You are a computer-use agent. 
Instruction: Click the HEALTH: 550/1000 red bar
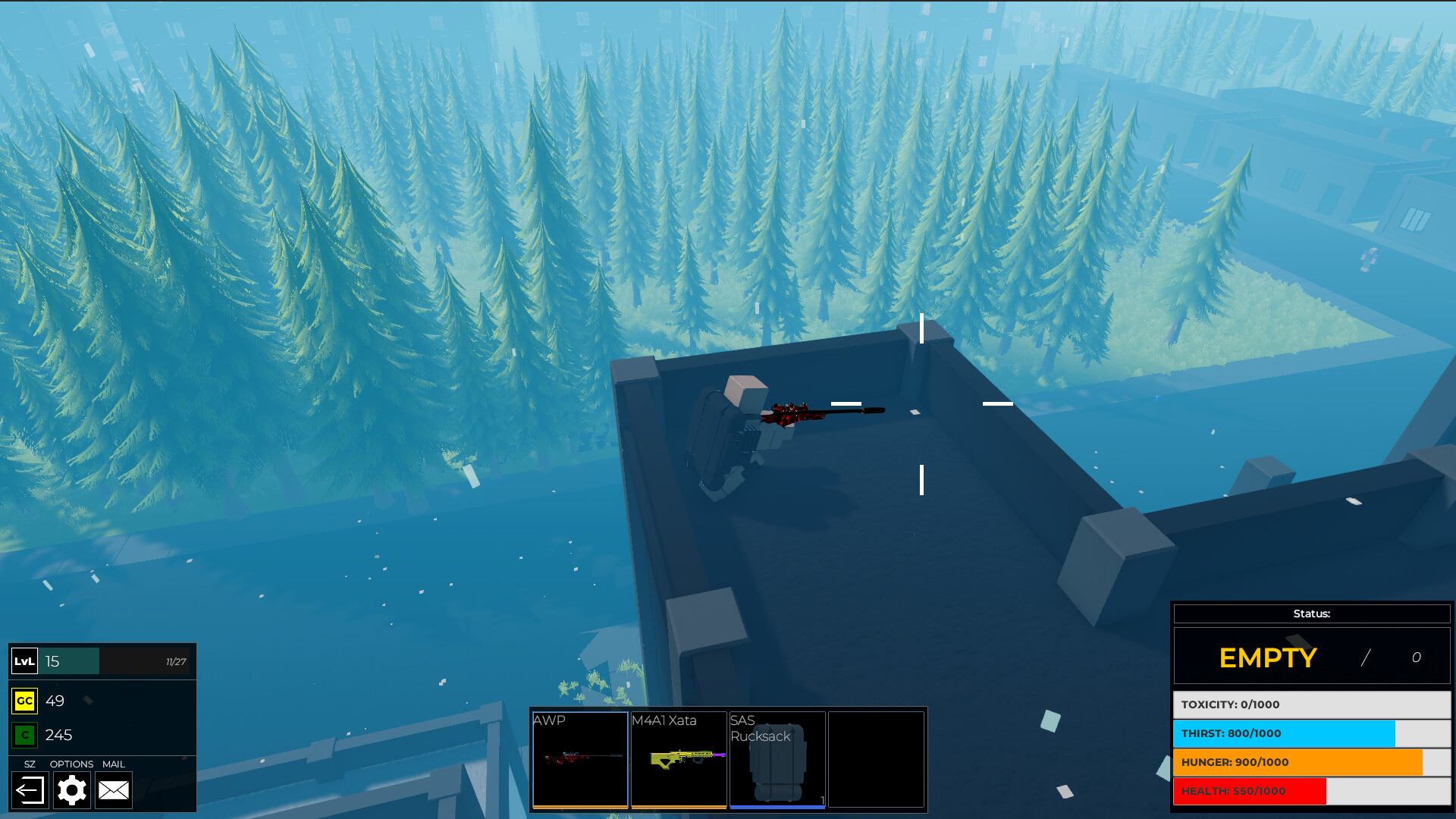point(1311,791)
